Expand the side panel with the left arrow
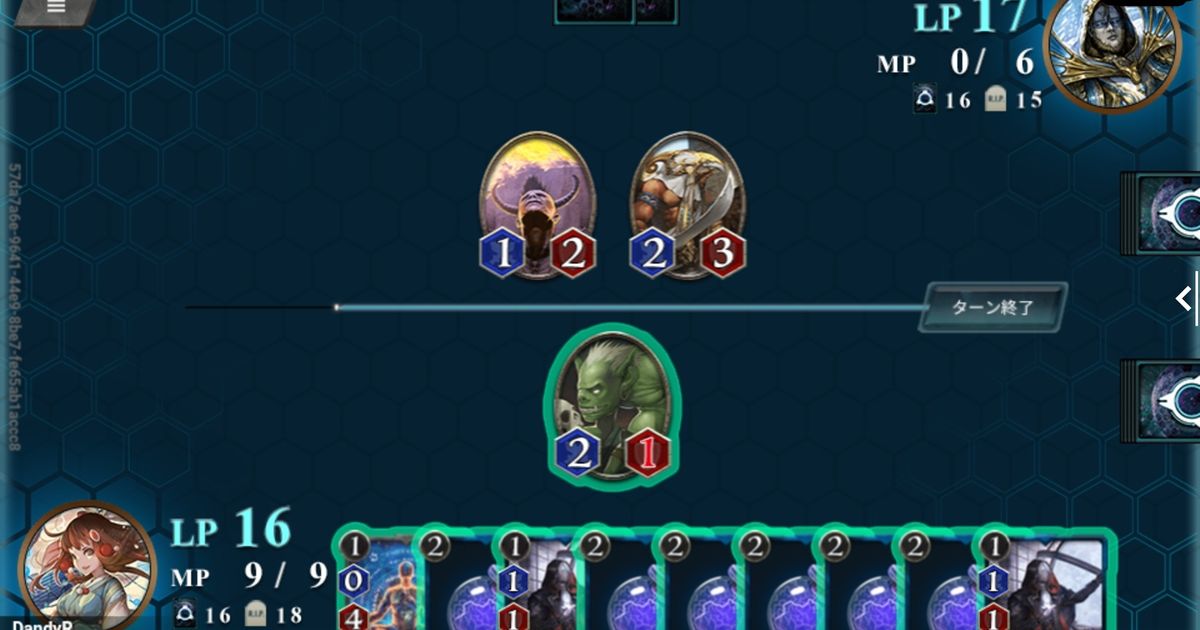This screenshot has width=1200, height=630. (x=1184, y=298)
